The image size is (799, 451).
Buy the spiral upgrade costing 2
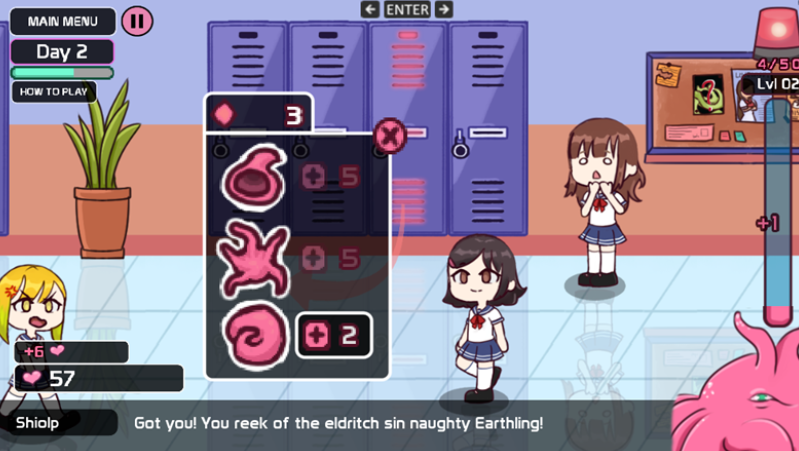(x=334, y=336)
